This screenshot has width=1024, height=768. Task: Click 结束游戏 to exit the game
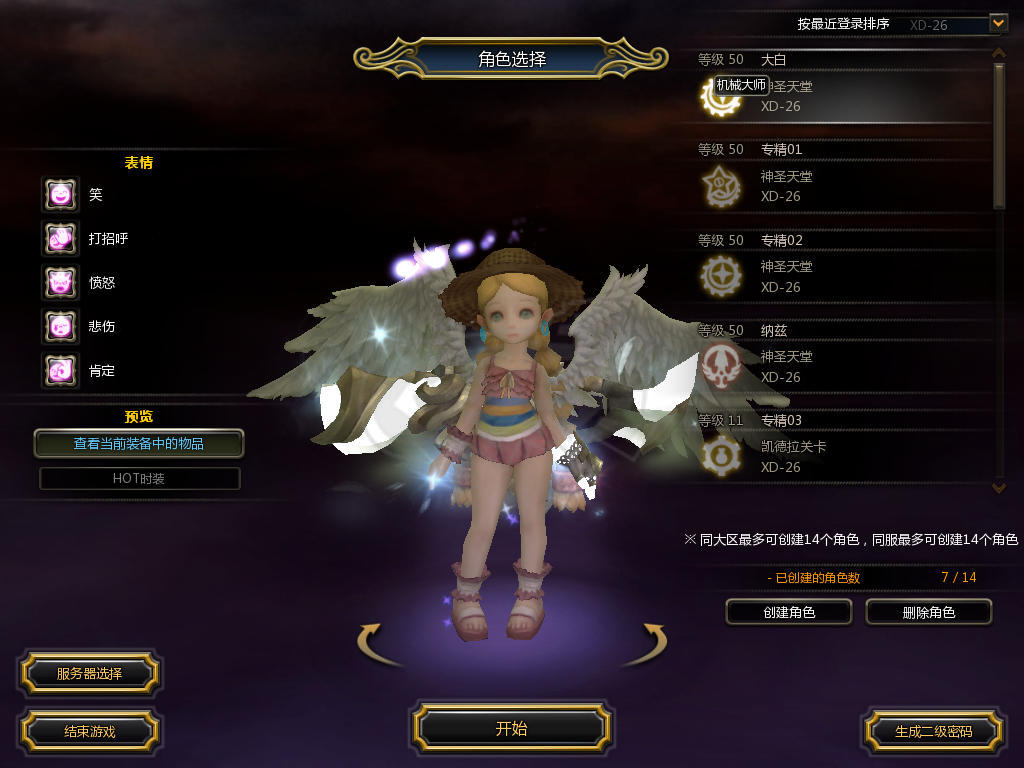(89, 731)
